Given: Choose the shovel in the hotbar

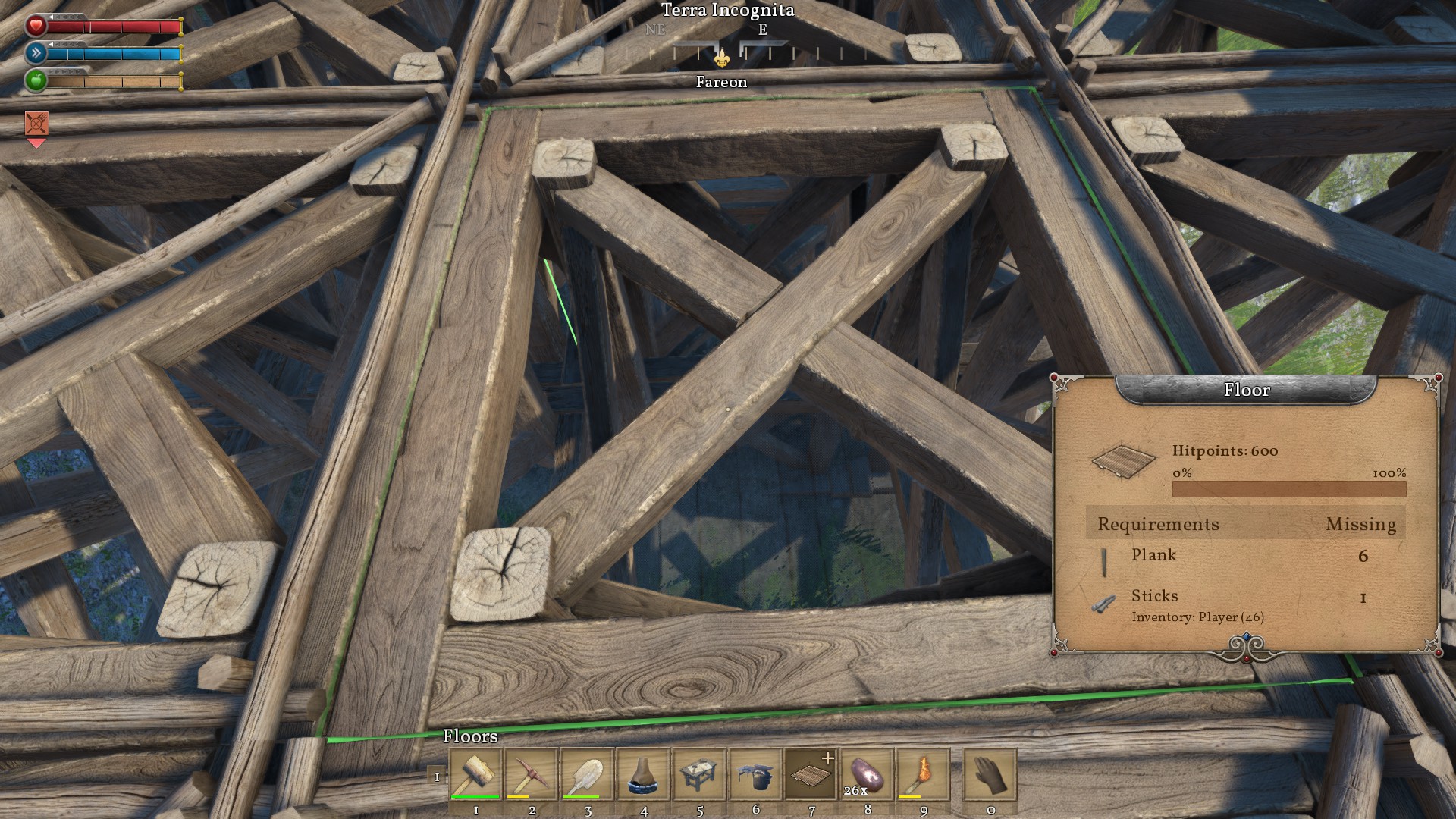Looking at the screenshot, I should pos(588,774).
